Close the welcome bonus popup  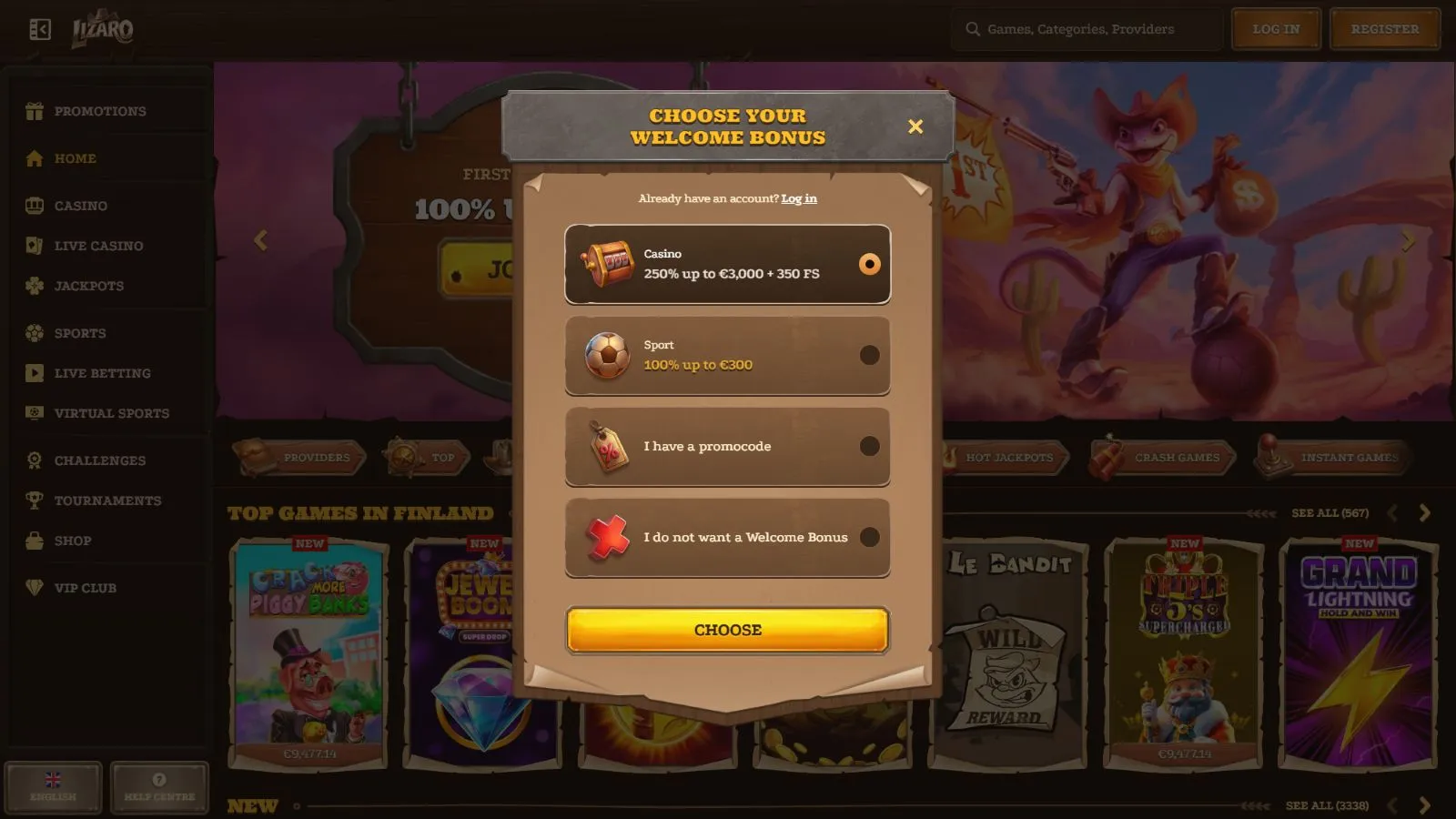(x=915, y=126)
